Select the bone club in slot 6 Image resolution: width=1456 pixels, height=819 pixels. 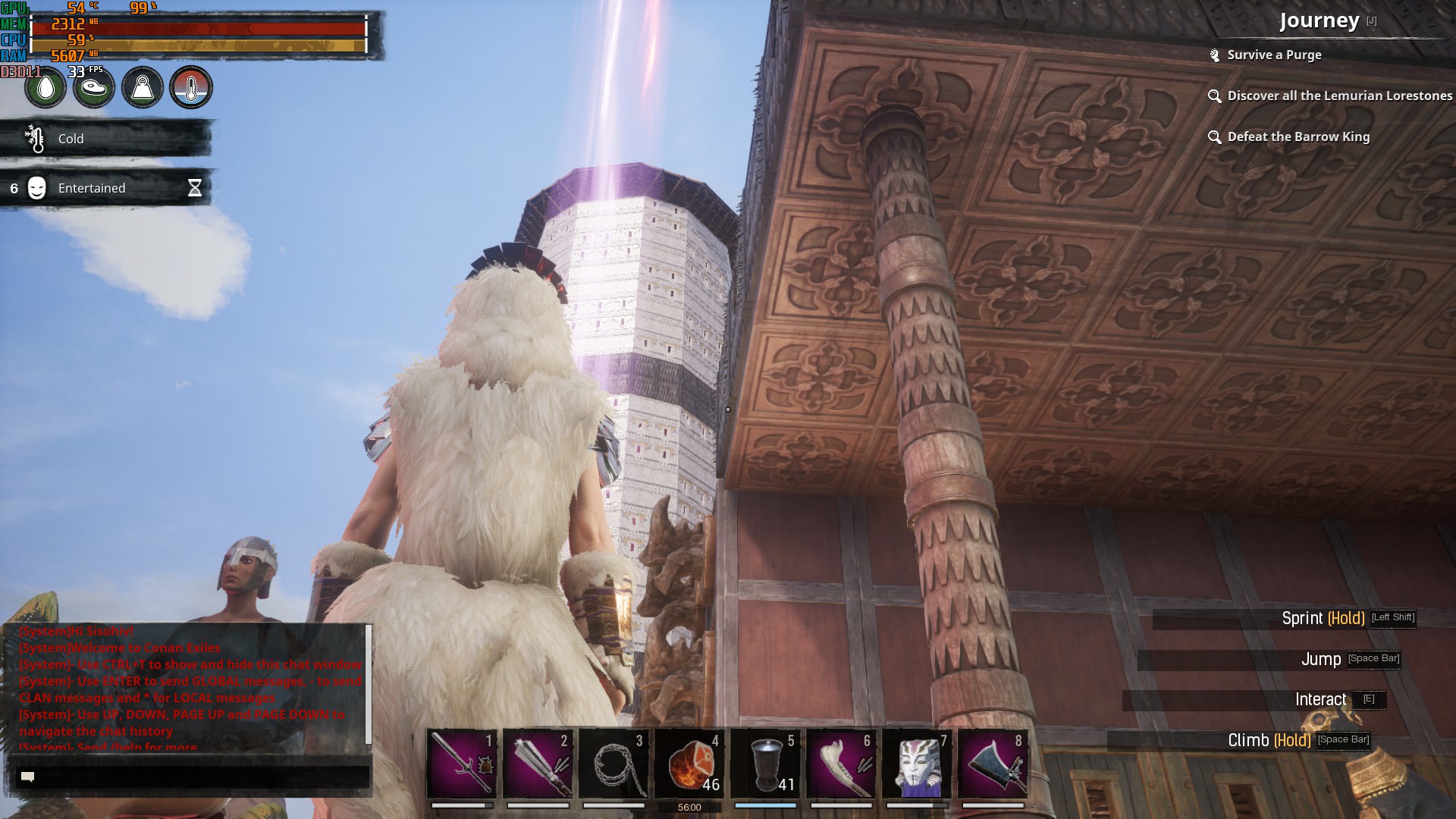[841, 763]
